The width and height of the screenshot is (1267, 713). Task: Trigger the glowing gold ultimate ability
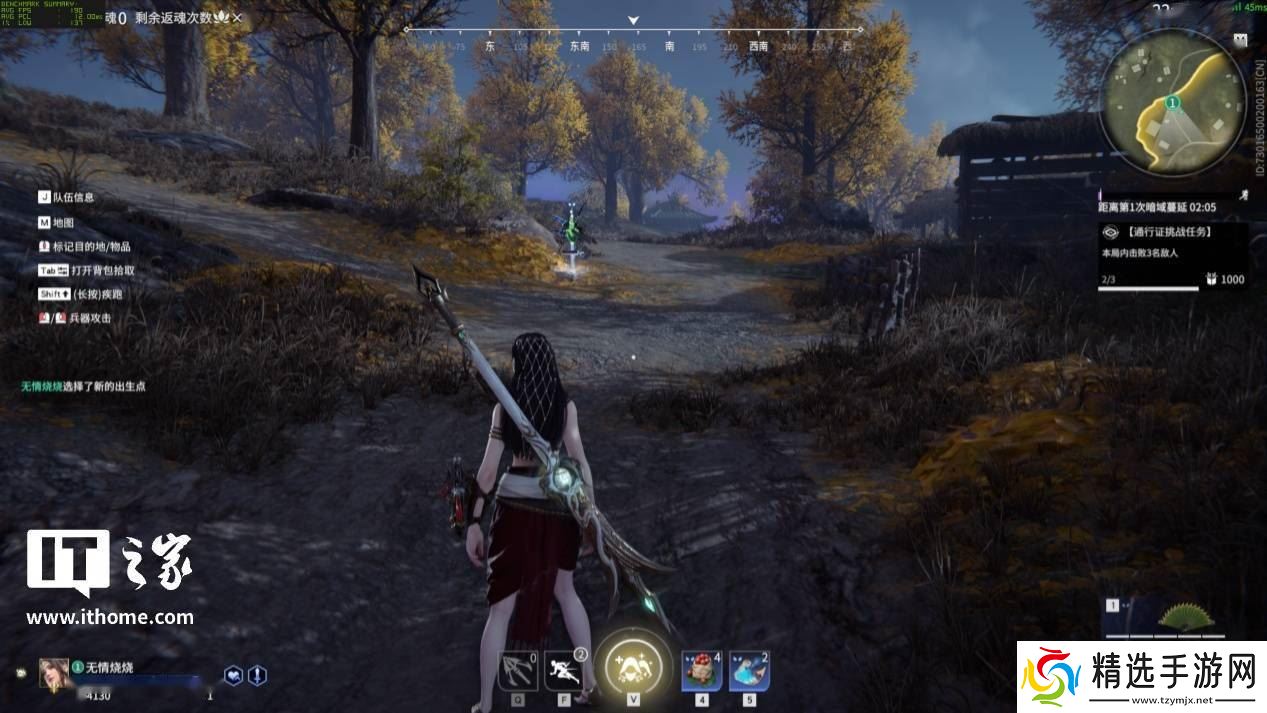[633, 663]
